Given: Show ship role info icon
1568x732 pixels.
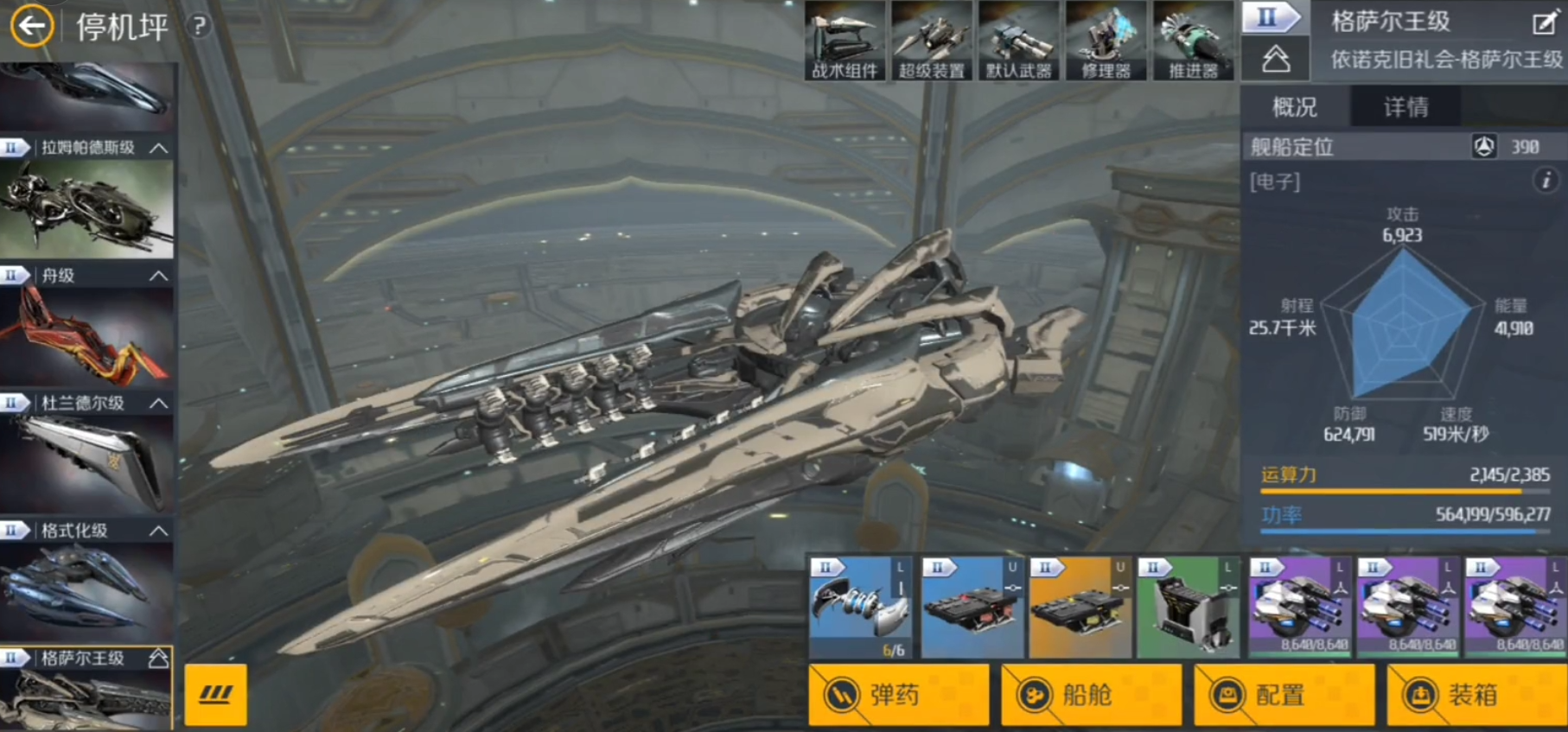Looking at the screenshot, I should 1546,180.
